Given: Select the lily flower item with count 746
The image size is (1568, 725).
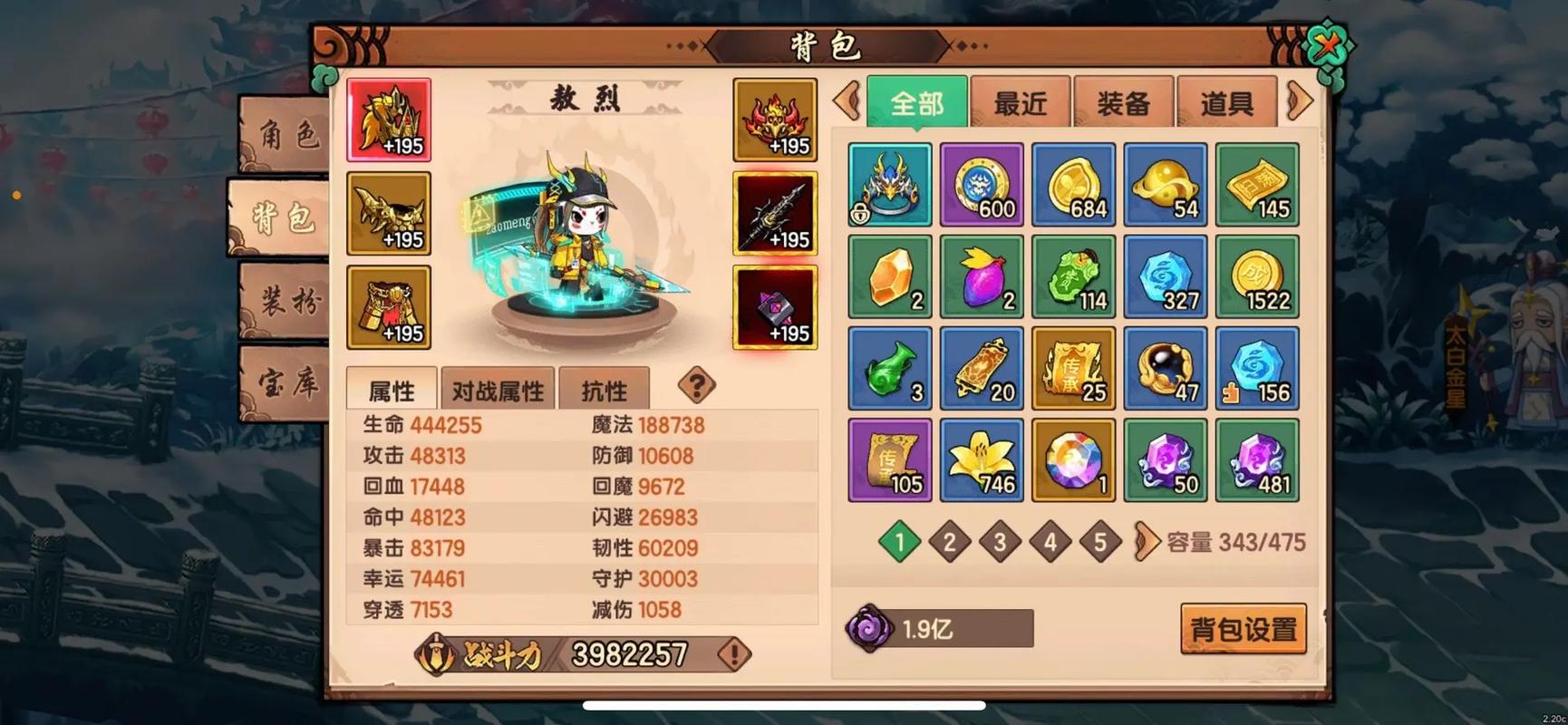Looking at the screenshot, I should (982, 460).
